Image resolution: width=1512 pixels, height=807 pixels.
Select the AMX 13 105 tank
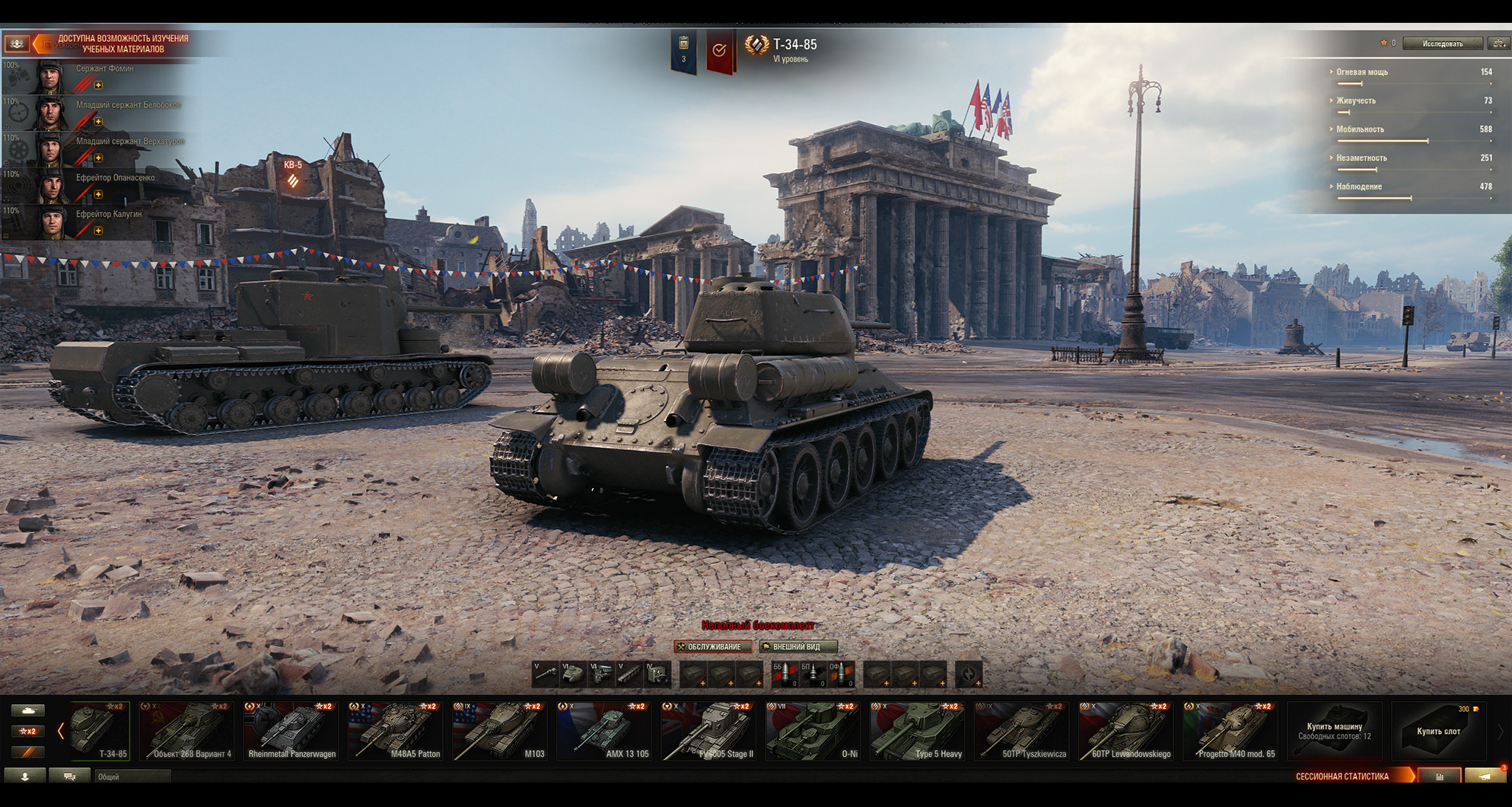(604, 731)
